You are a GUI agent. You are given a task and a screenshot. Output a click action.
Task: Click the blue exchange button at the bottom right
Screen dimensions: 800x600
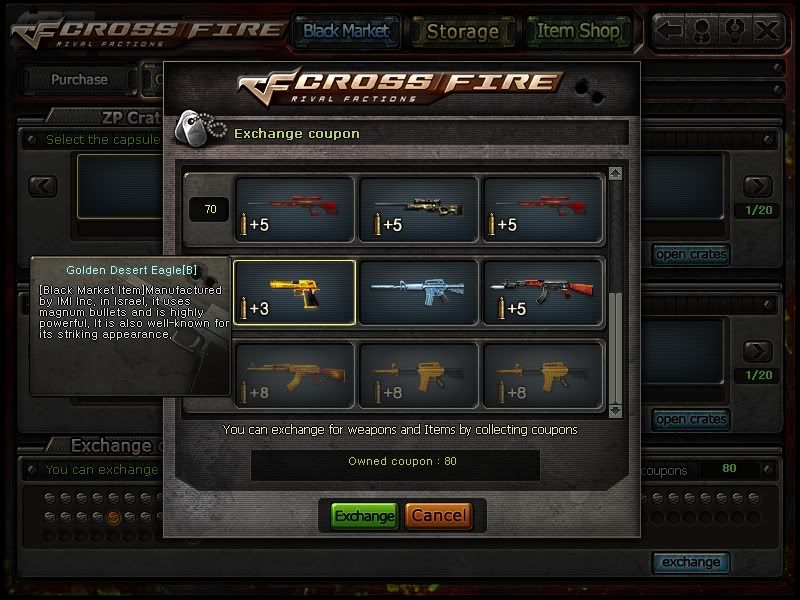[690, 562]
